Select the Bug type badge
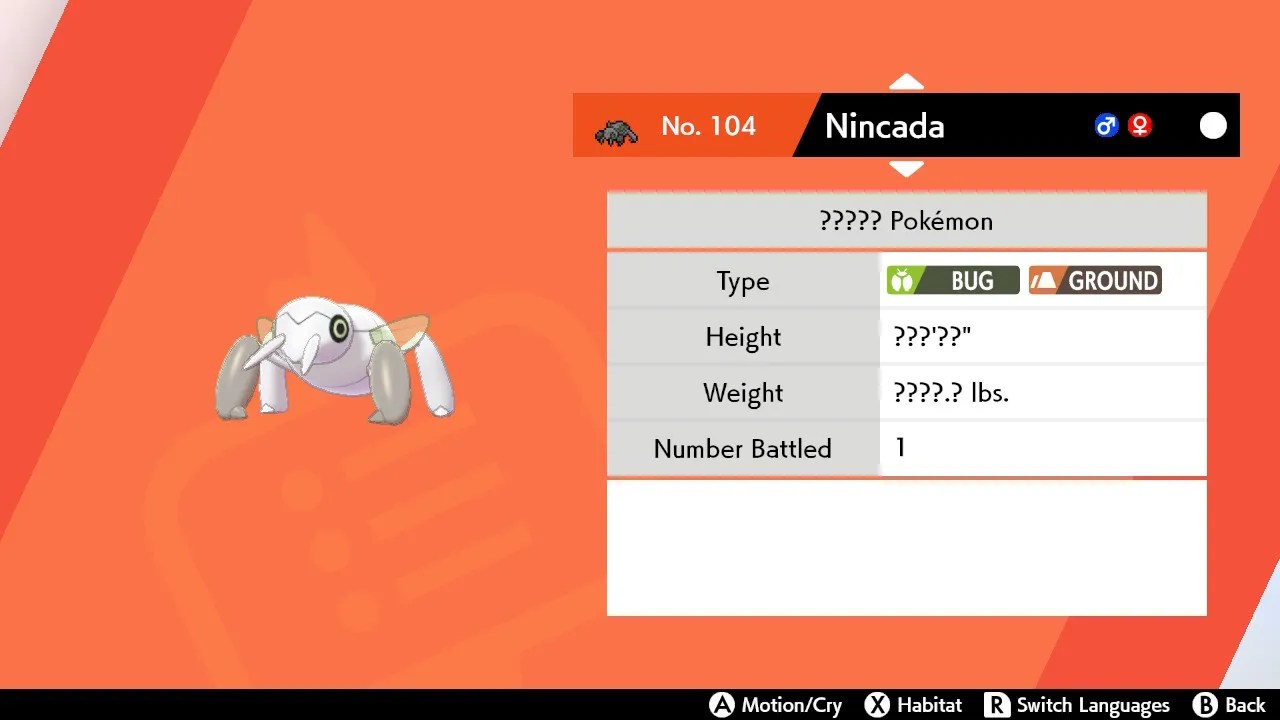This screenshot has height=720, width=1280. (951, 280)
